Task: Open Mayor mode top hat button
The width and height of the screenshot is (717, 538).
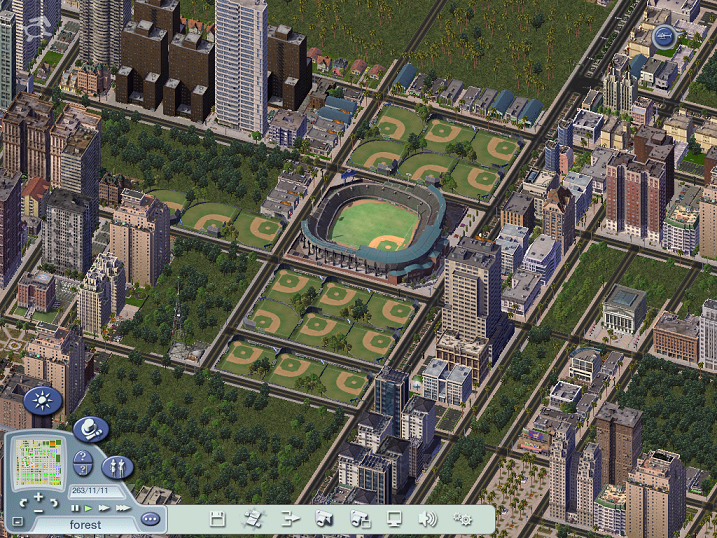Action: (x=90, y=429)
